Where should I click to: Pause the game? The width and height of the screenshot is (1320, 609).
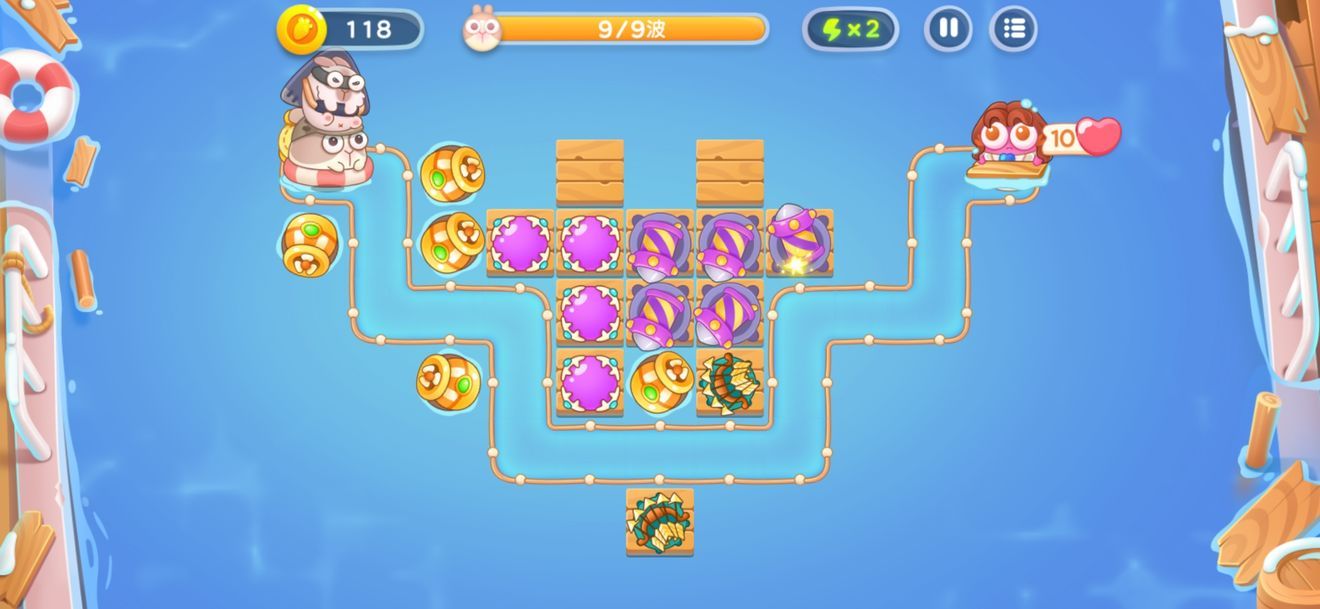coord(947,29)
